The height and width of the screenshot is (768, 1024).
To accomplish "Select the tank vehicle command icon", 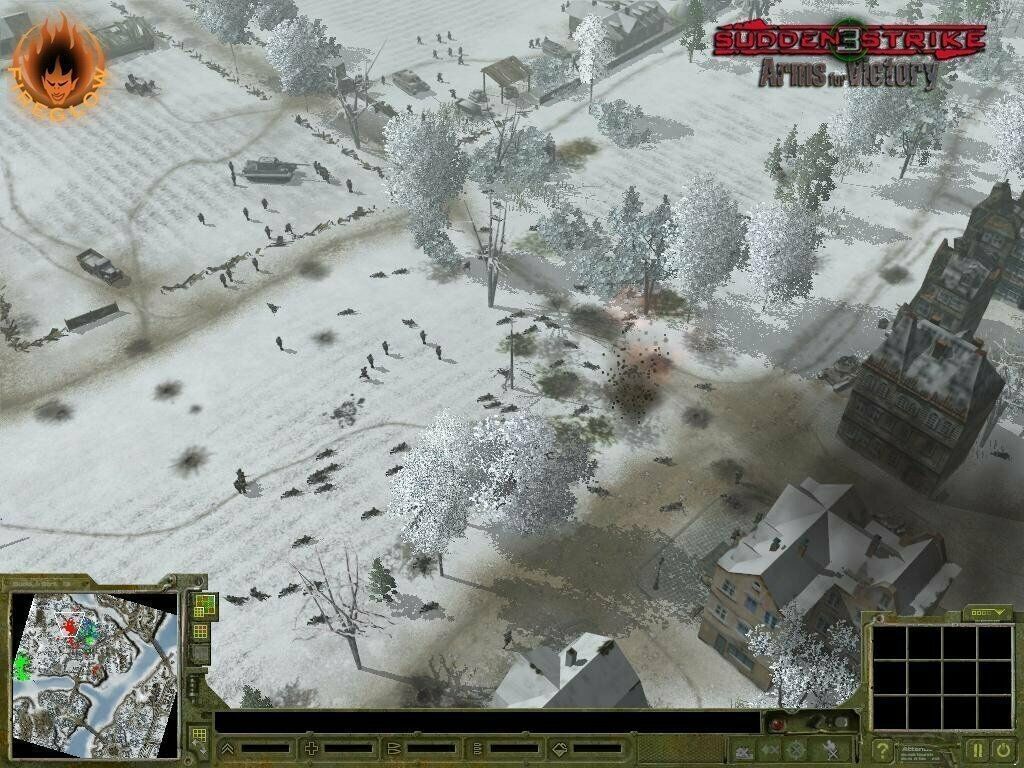I will (x=743, y=749).
